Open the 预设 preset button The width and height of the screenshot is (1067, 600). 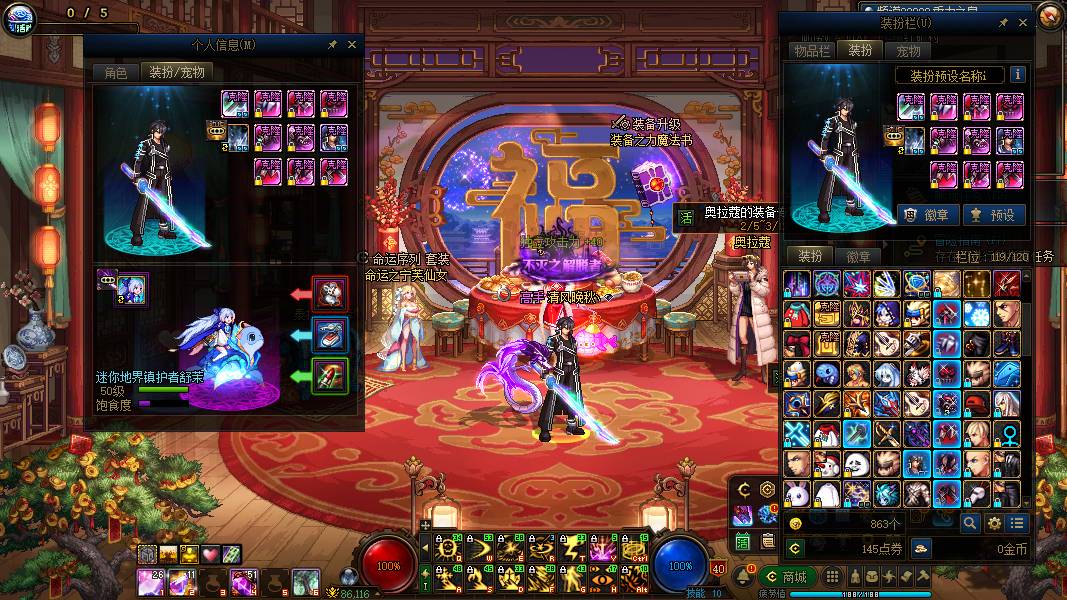point(992,214)
